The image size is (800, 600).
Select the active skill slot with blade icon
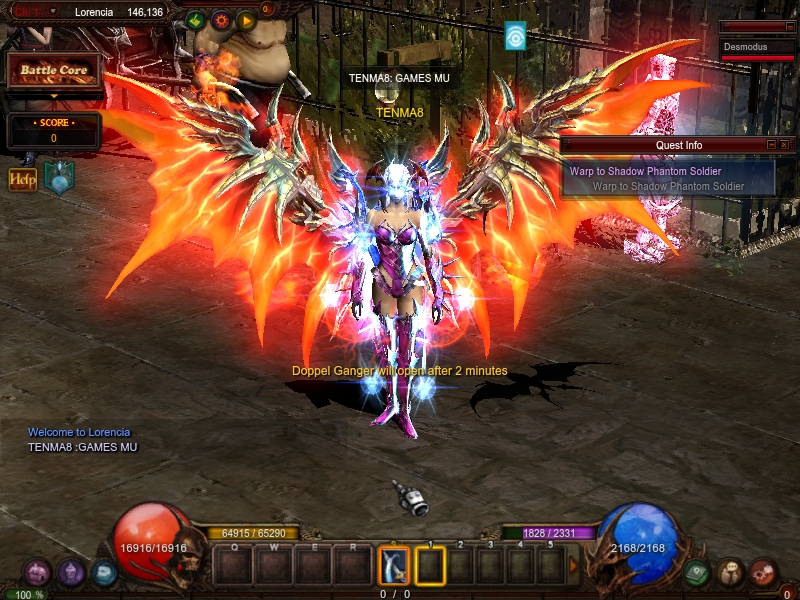[394, 566]
